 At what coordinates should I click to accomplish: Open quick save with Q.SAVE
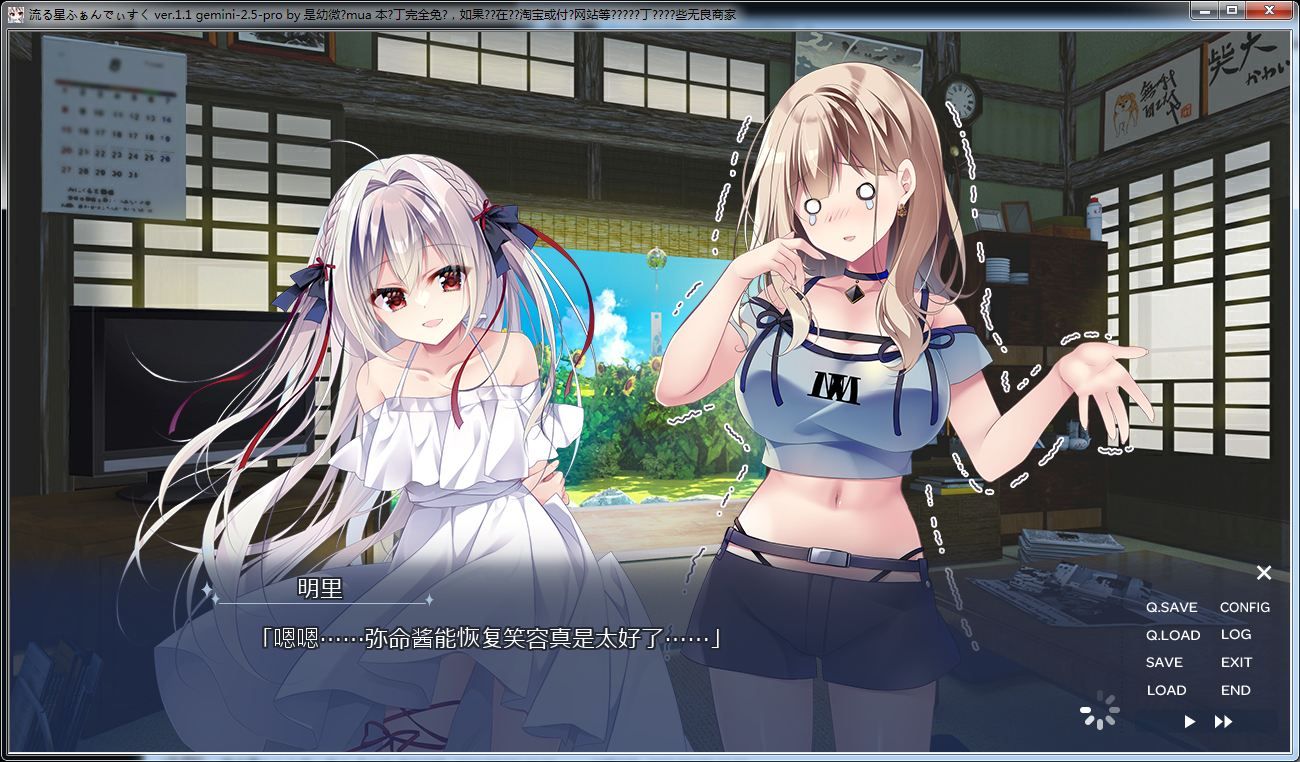pyautogui.click(x=1172, y=607)
